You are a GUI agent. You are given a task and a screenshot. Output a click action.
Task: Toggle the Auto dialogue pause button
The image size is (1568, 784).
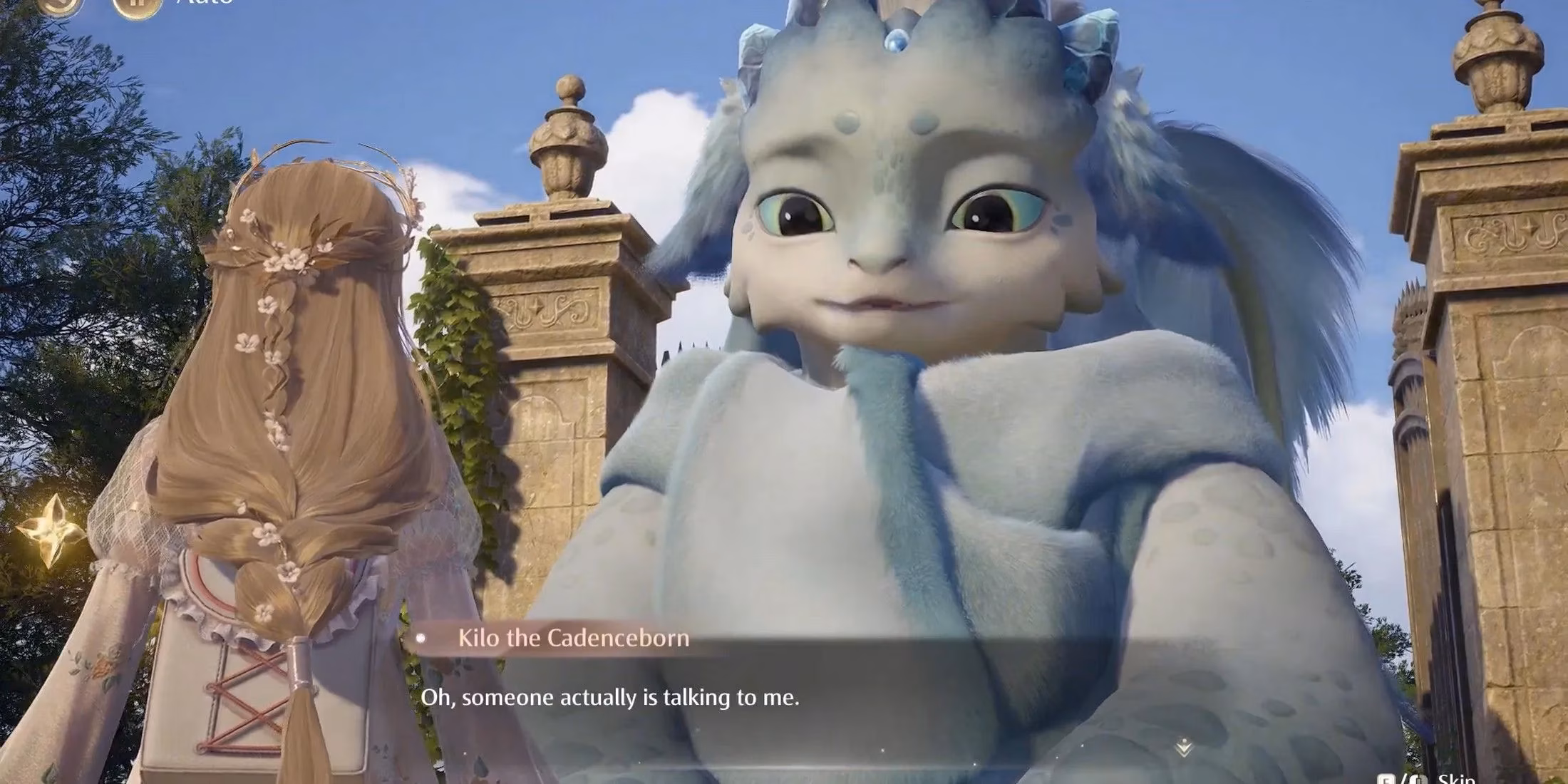(x=136, y=6)
